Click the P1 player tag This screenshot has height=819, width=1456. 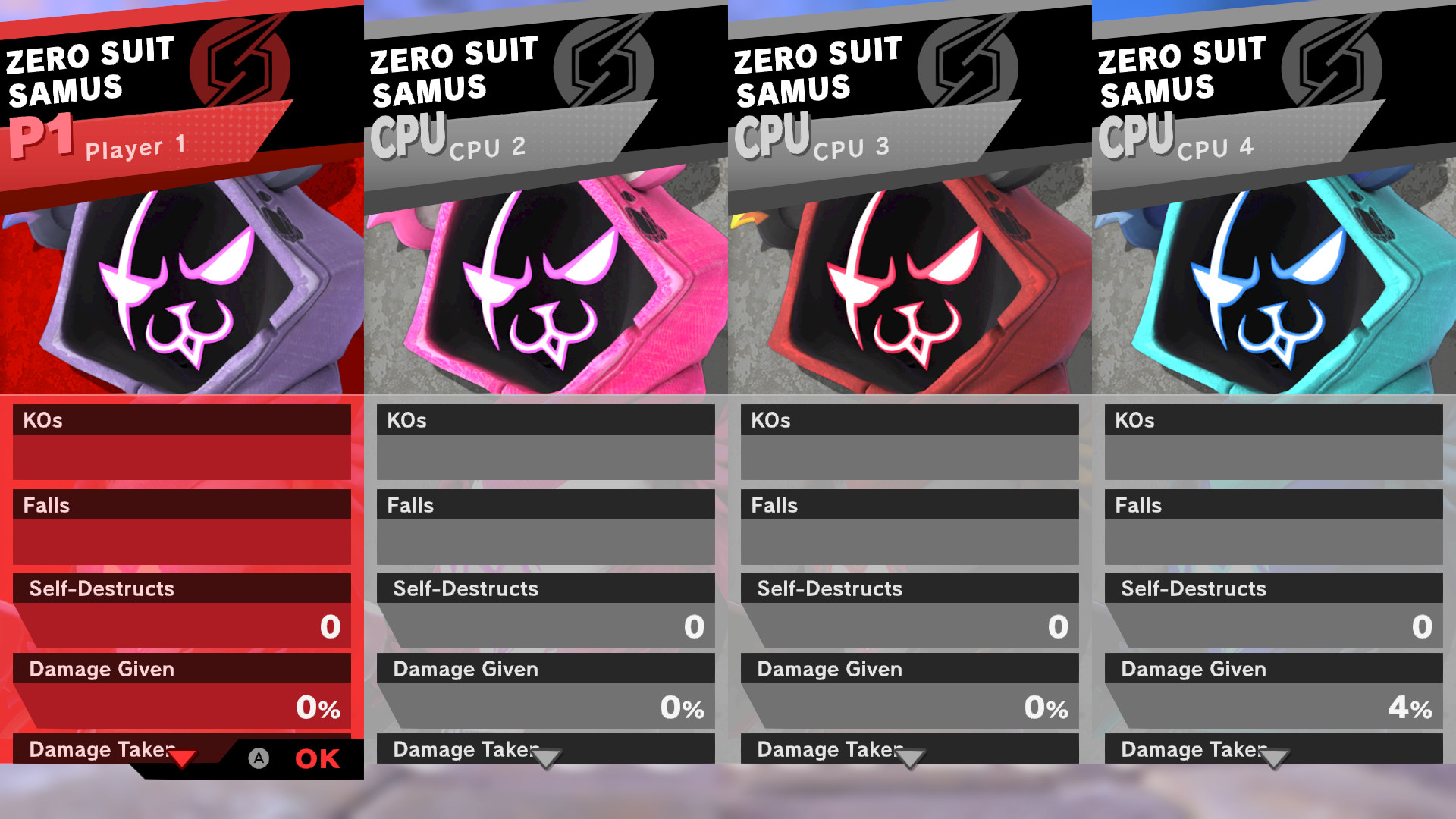(x=42, y=136)
